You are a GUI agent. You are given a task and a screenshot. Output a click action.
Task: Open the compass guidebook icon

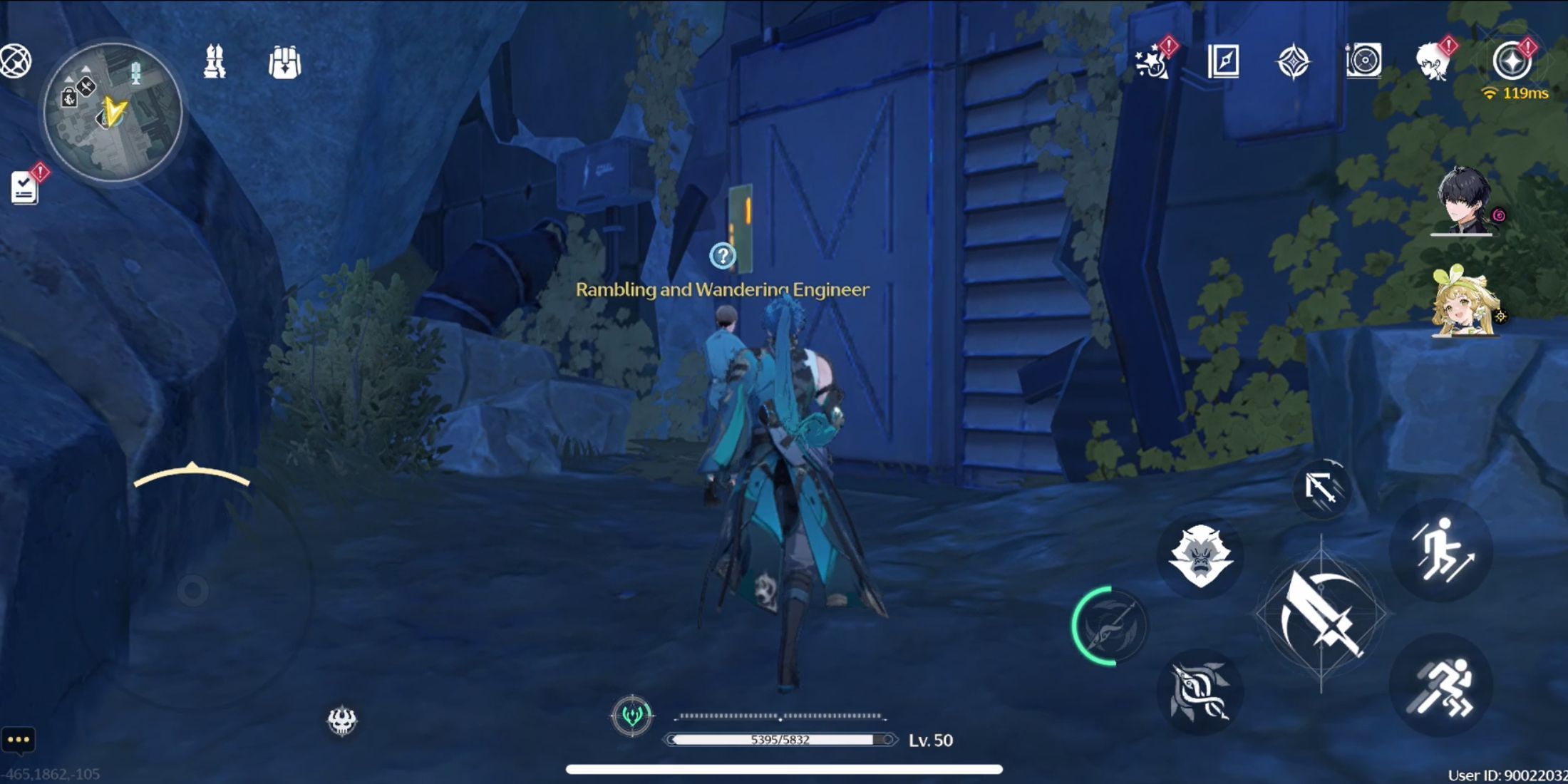tap(1223, 61)
